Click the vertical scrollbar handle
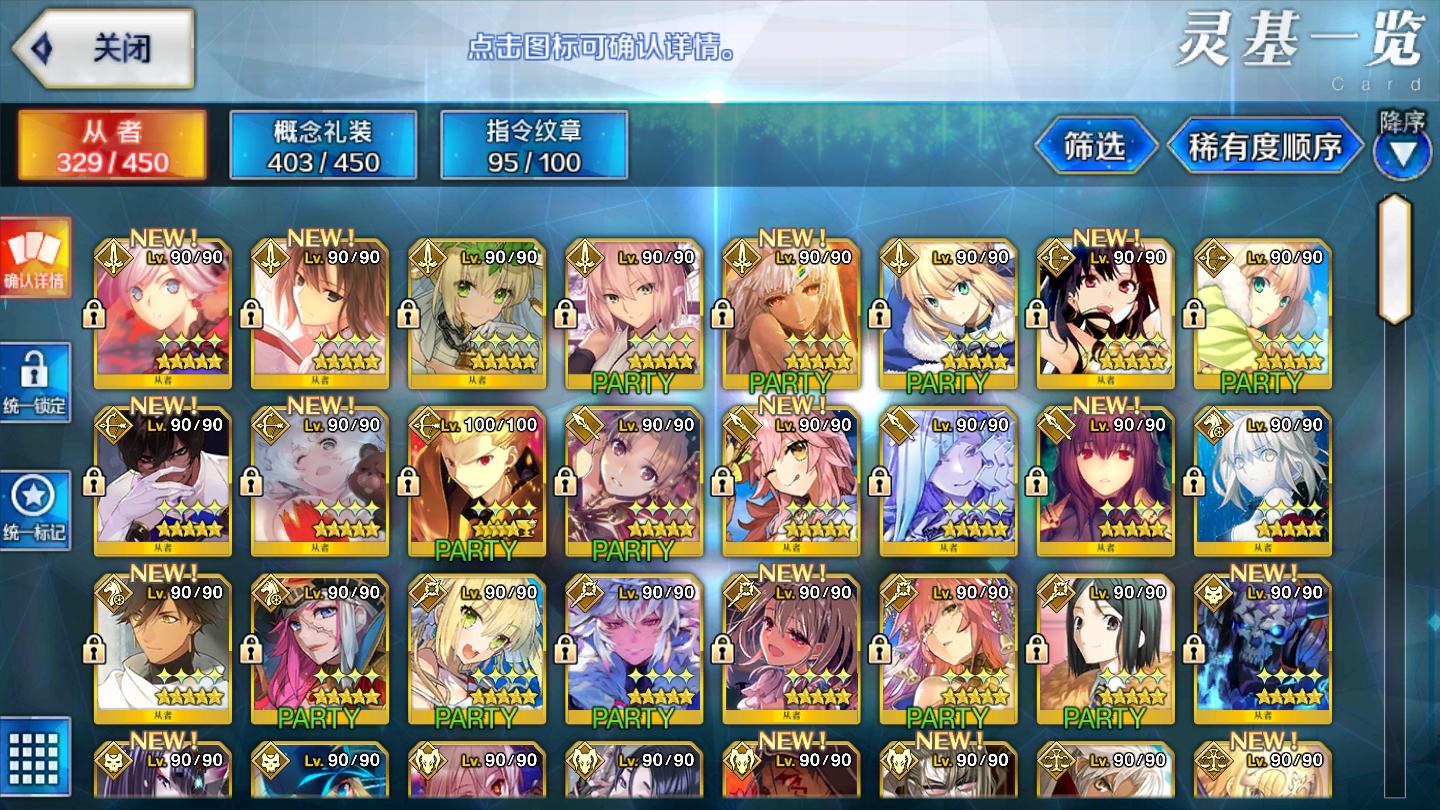Viewport: 1440px width, 810px height. tap(1394, 259)
